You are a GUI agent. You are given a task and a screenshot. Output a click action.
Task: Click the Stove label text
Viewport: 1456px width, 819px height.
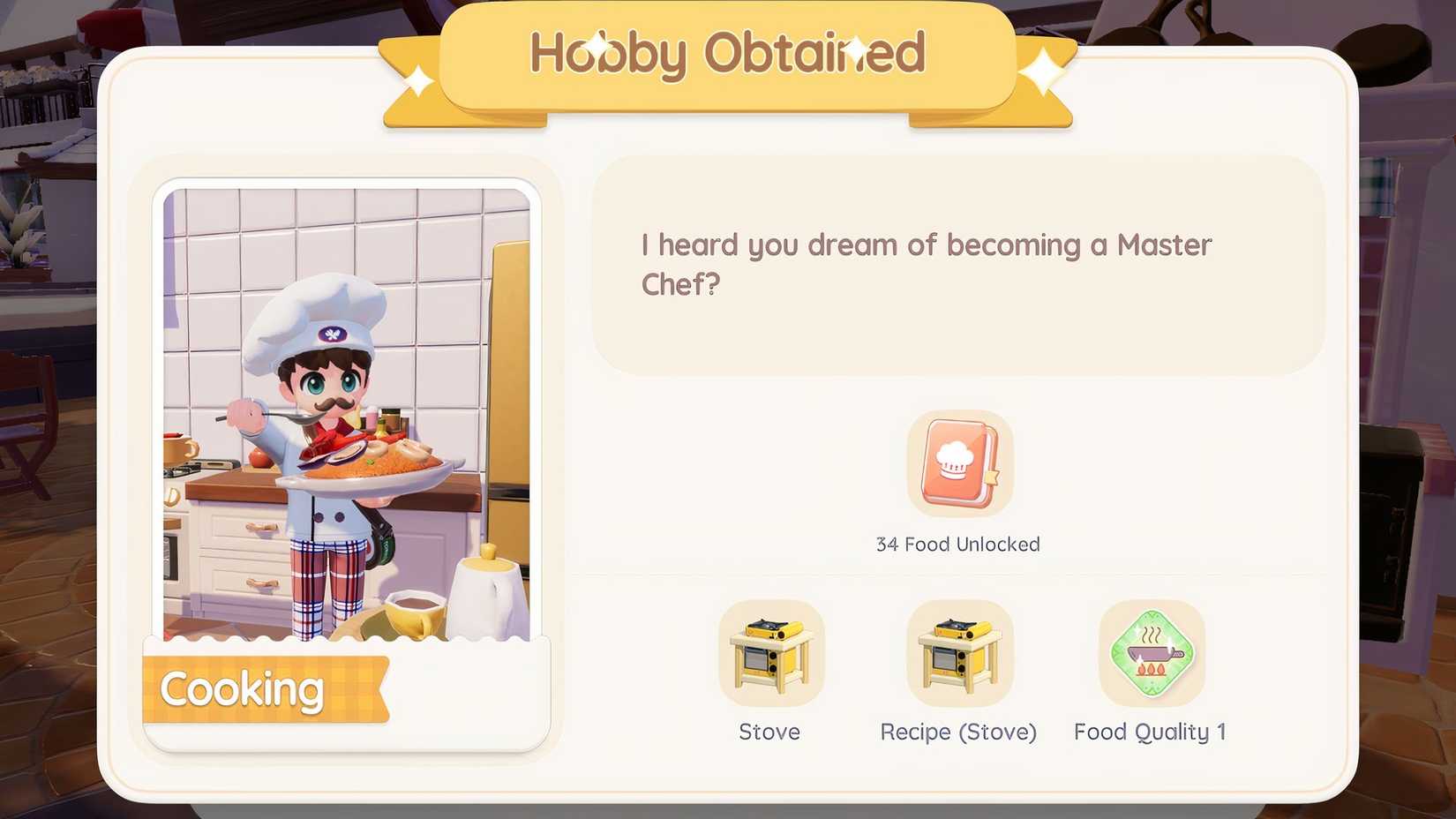[x=769, y=732]
